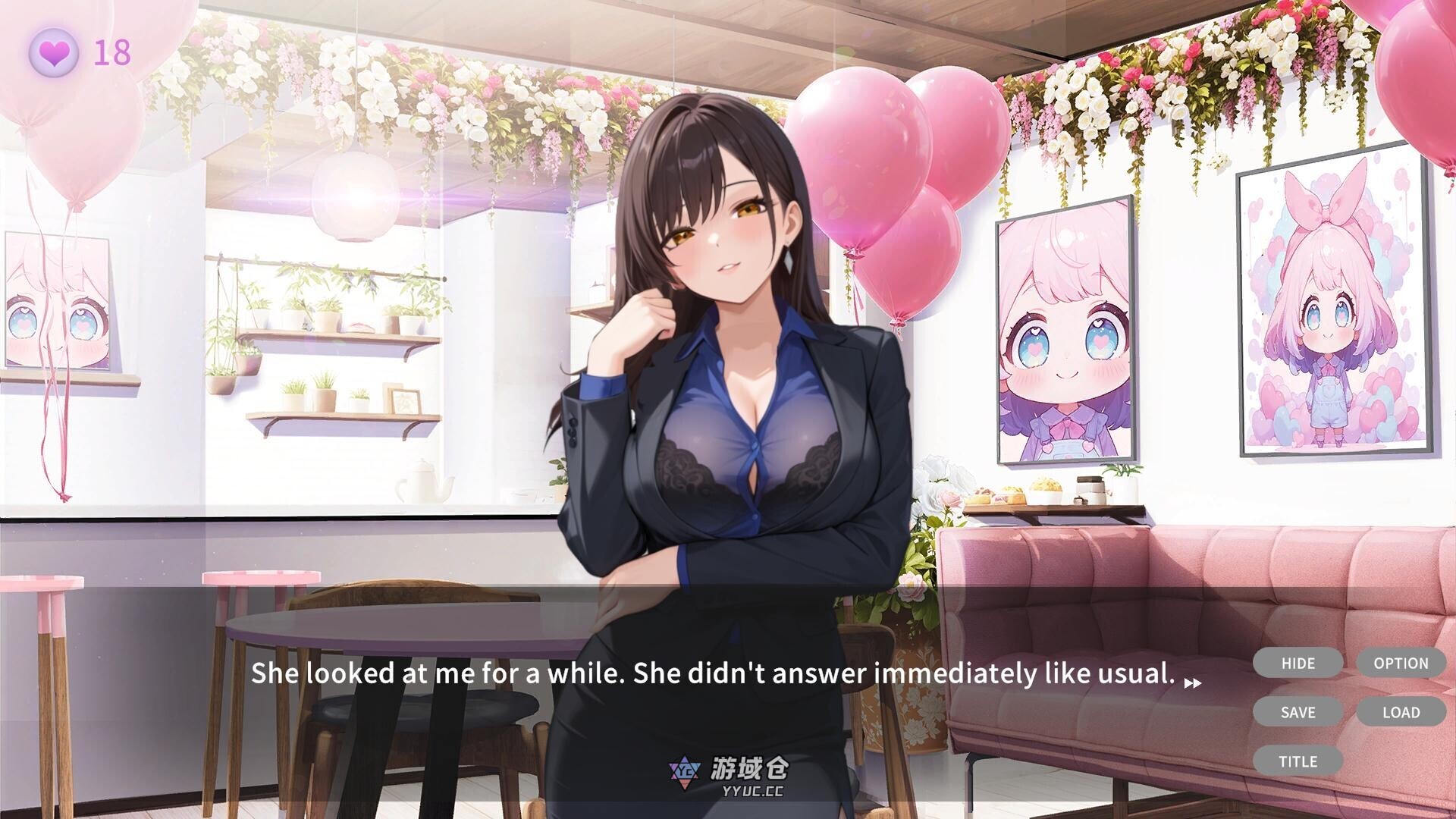
Task: Open the OPTION menu
Action: pos(1401,663)
